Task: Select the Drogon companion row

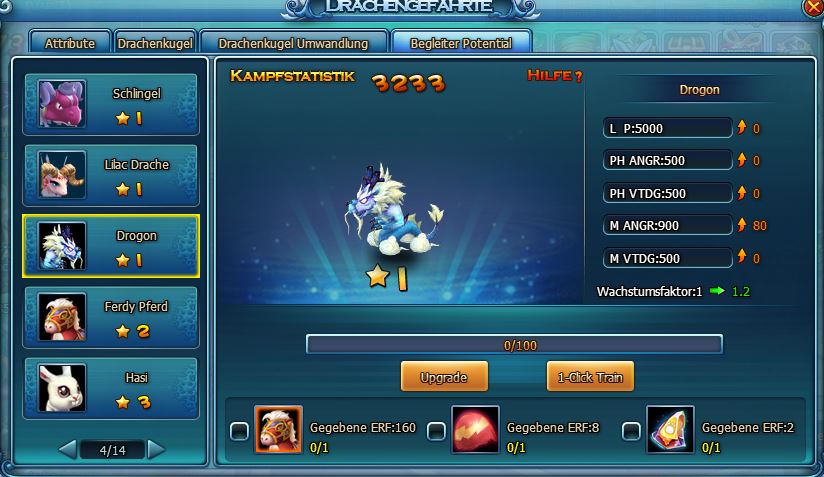Action: click(111, 246)
